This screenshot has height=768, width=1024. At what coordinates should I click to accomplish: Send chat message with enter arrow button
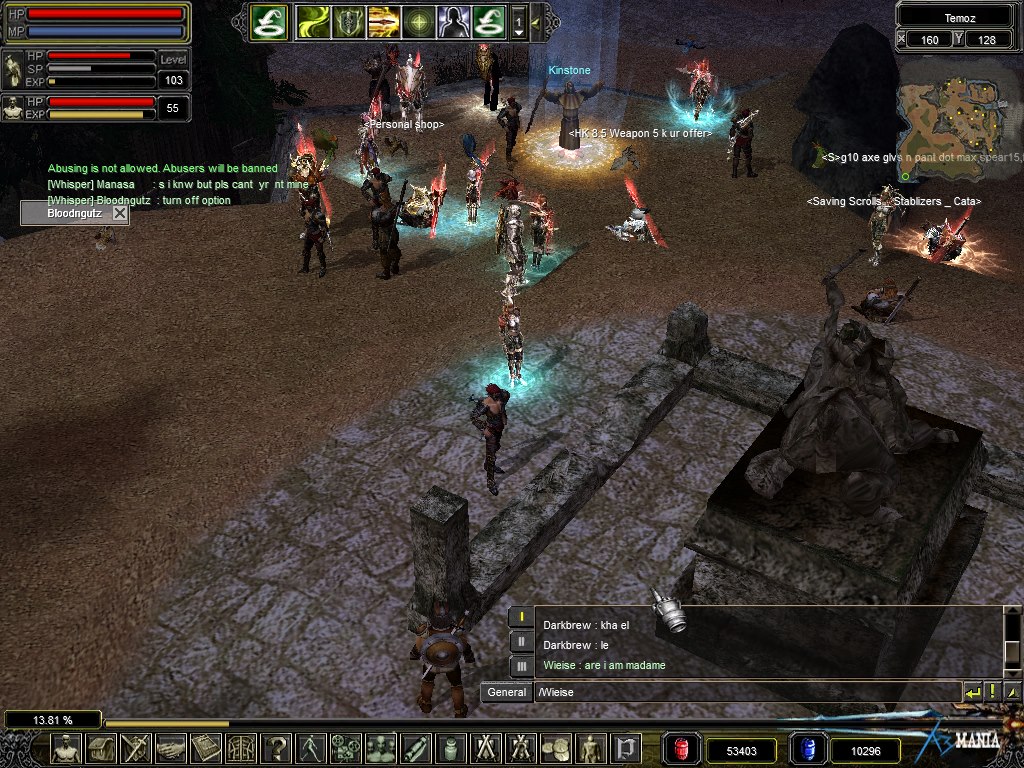click(972, 692)
